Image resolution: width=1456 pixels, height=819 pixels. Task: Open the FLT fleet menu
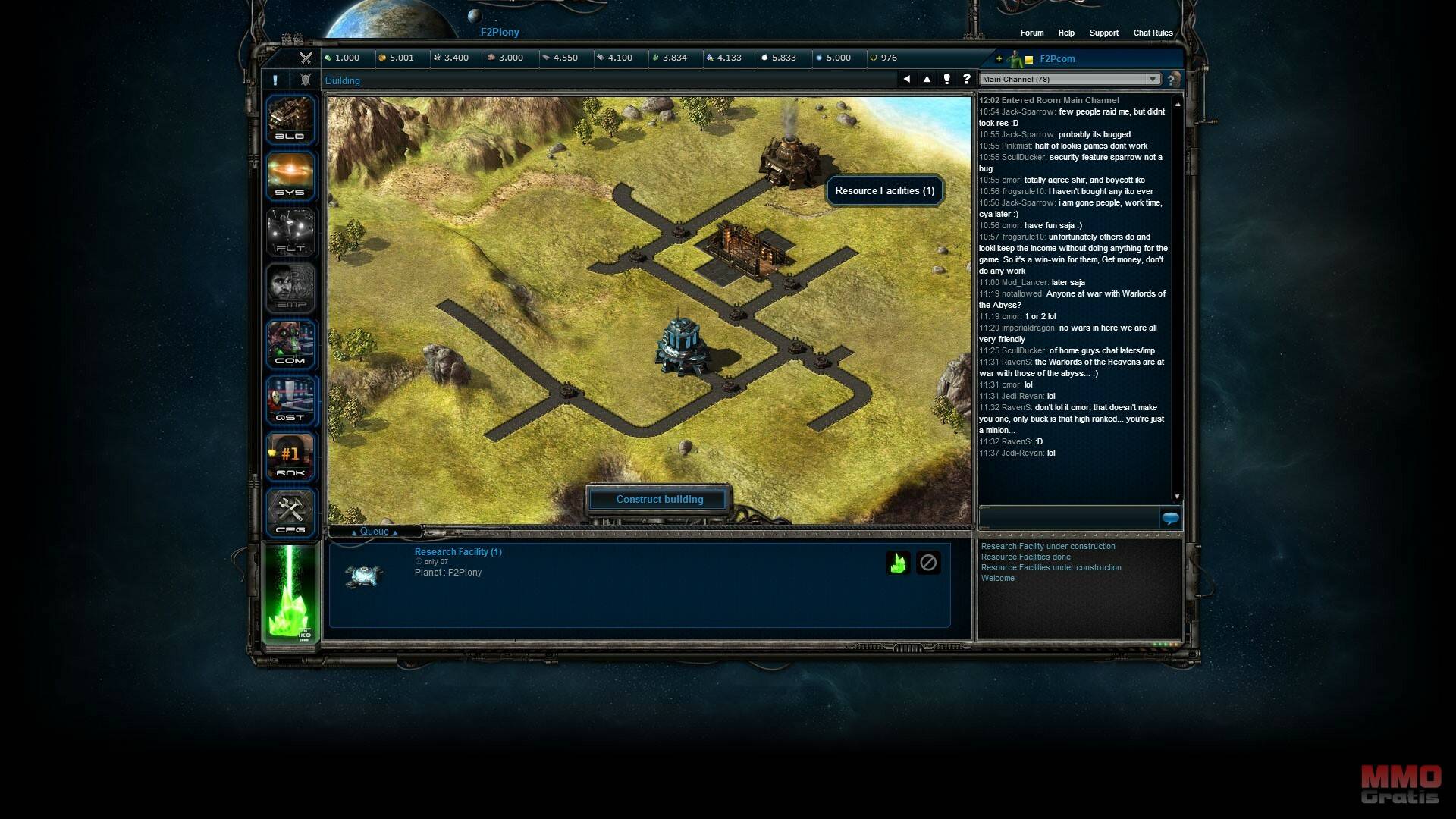(290, 231)
